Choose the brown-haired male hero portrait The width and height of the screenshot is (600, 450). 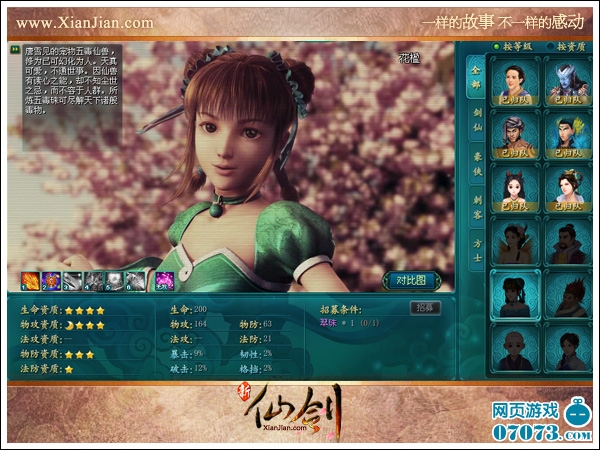(515, 81)
